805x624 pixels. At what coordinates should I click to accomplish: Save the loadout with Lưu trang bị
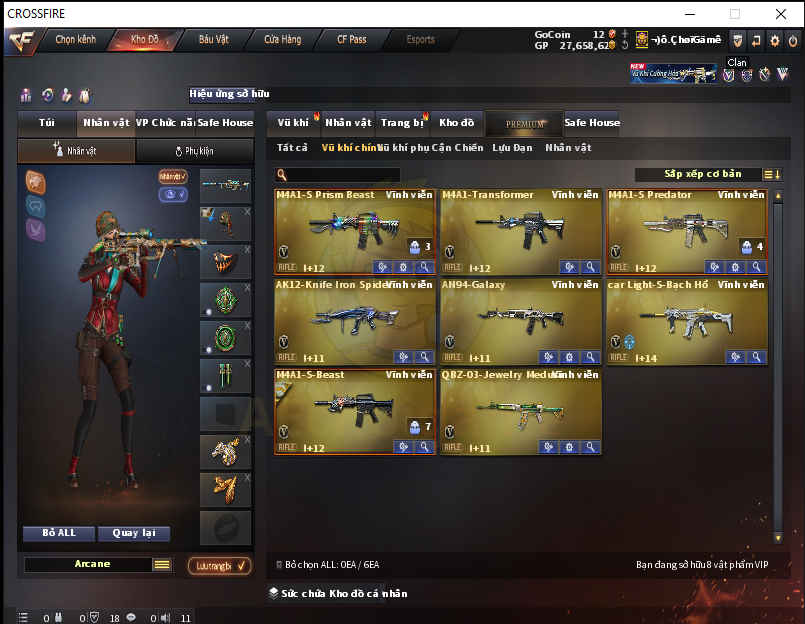tap(219, 566)
